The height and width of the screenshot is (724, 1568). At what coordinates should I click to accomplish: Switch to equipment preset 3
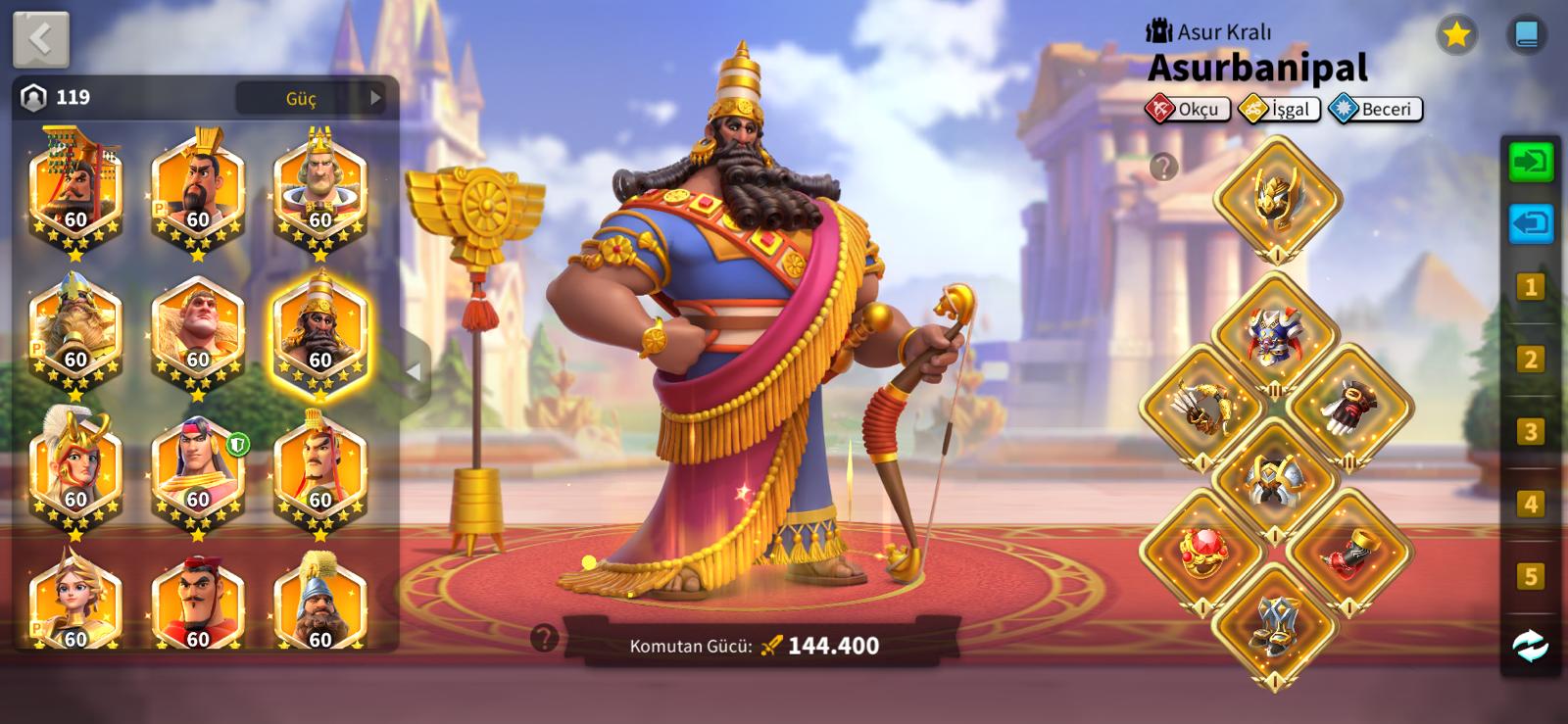(1530, 432)
